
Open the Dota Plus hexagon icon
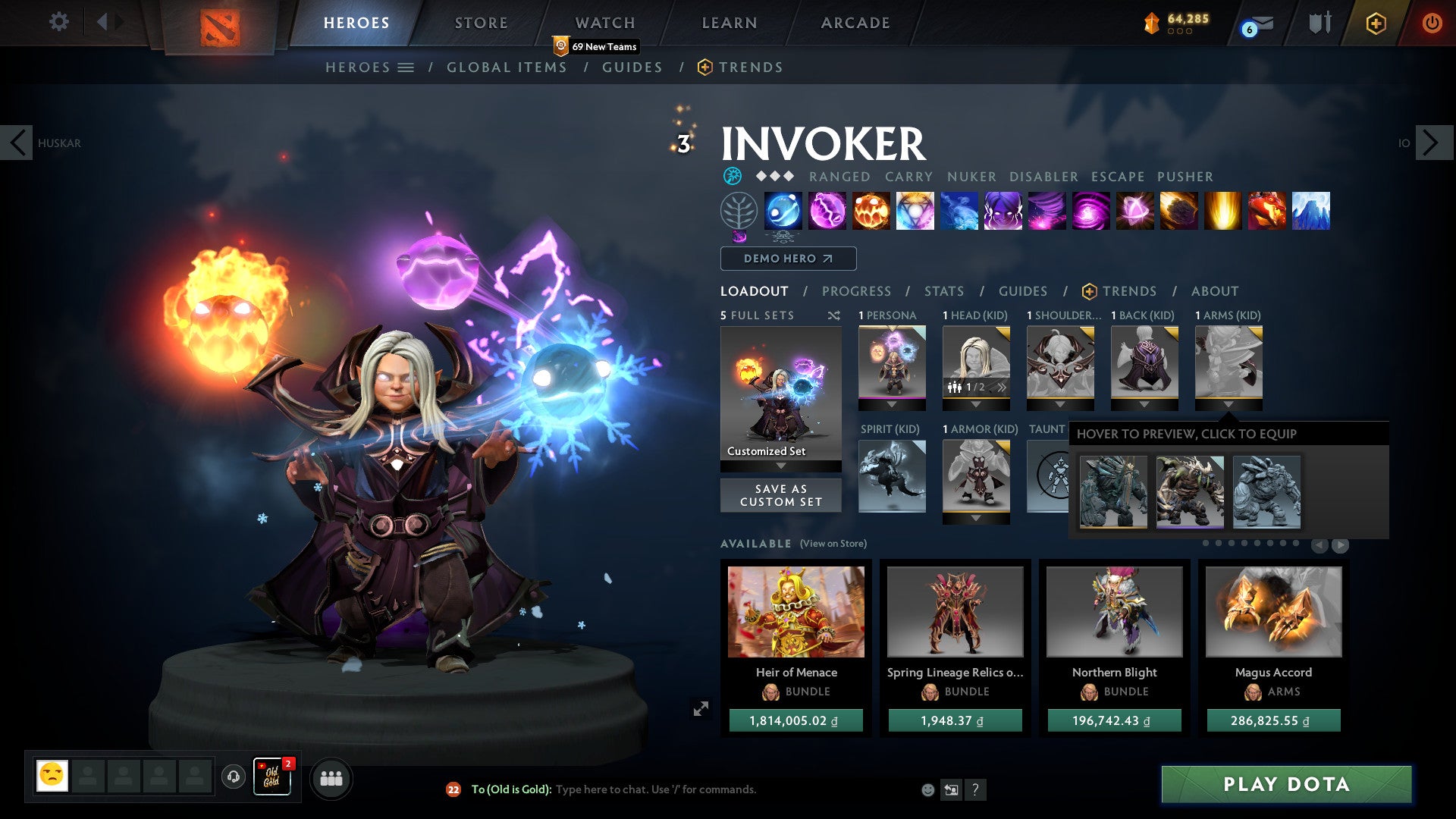click(x=1375, y=24)
